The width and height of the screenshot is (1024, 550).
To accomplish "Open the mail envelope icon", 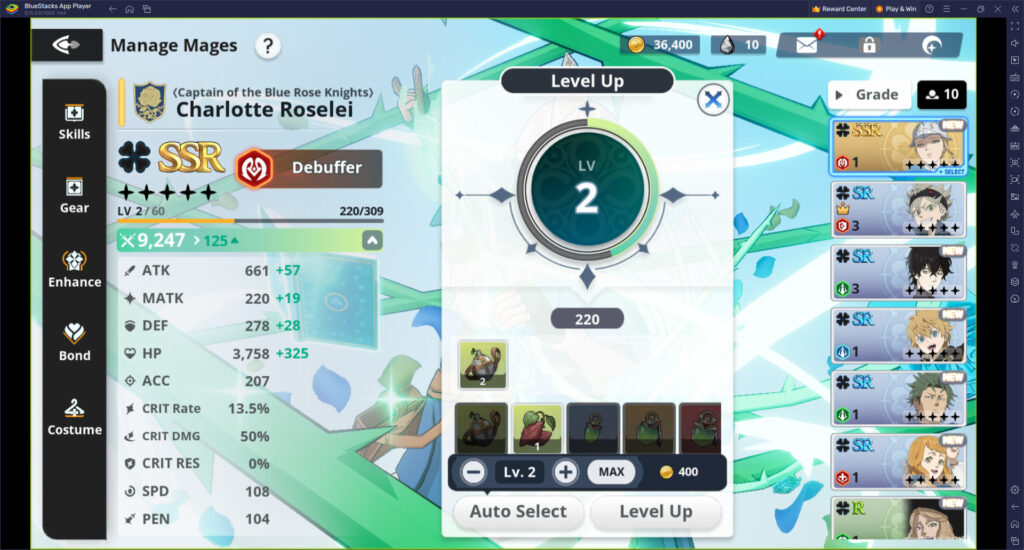I will [x=807, y=45].
